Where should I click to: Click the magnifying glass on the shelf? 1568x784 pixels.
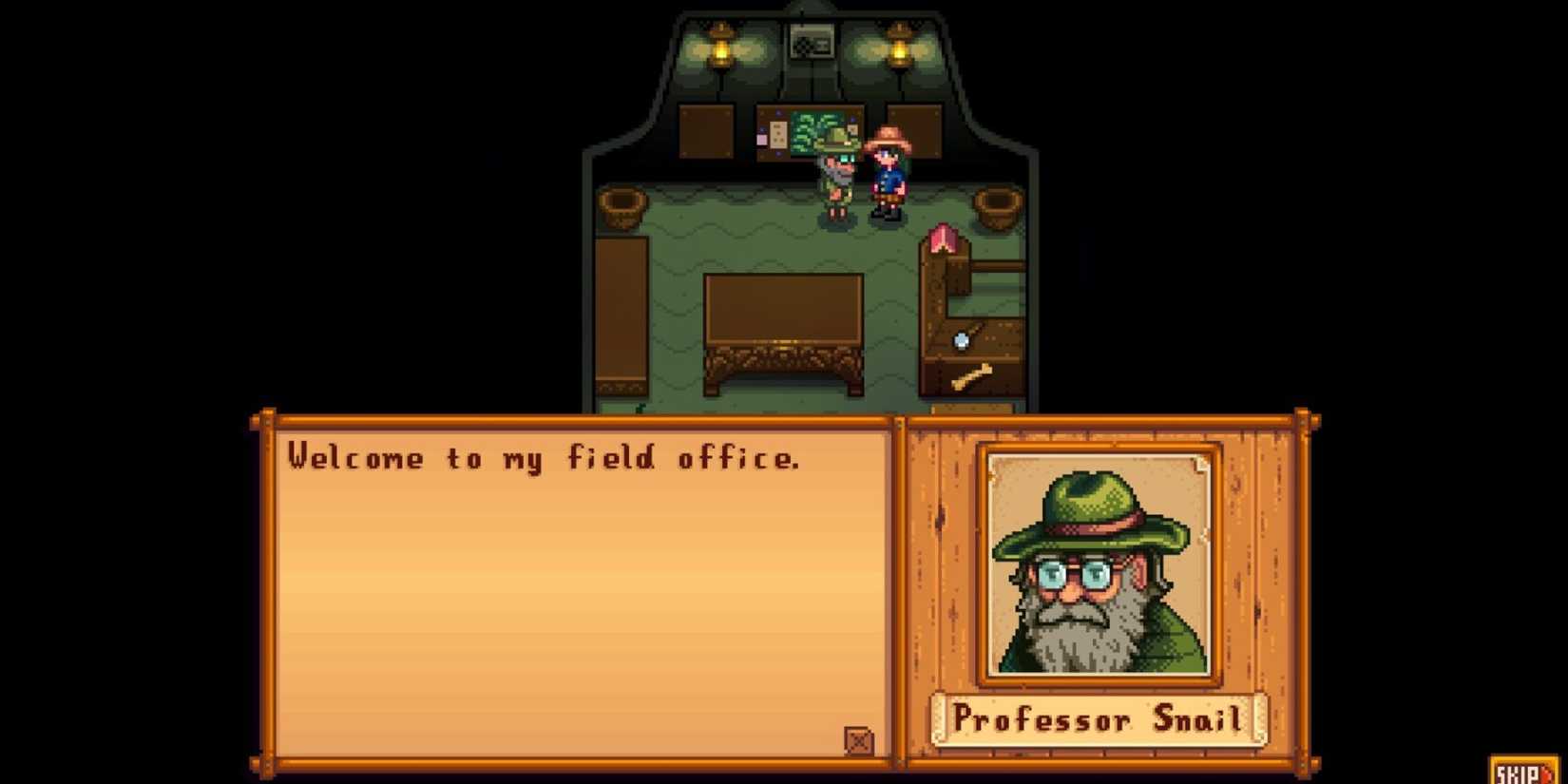point(963,337)
